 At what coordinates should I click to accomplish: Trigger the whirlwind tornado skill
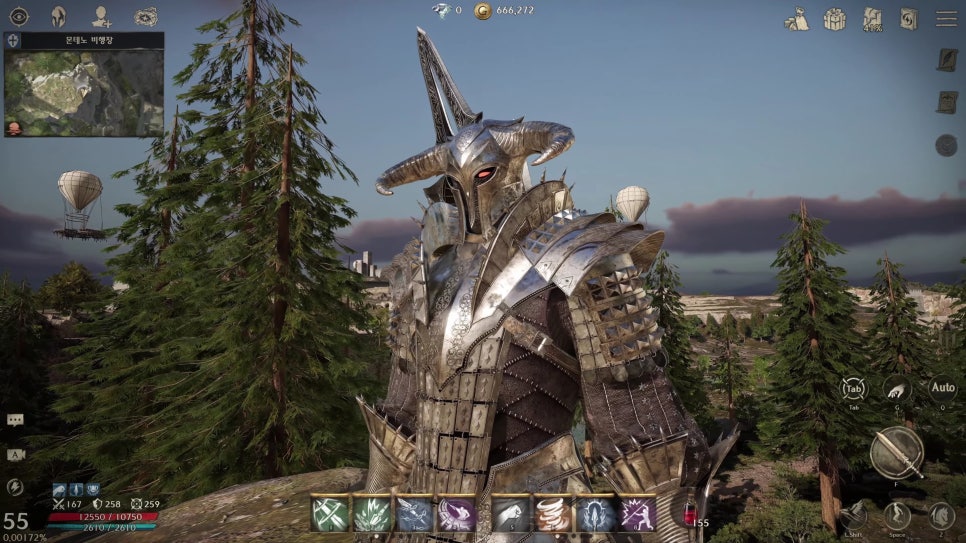click(552, 514)
